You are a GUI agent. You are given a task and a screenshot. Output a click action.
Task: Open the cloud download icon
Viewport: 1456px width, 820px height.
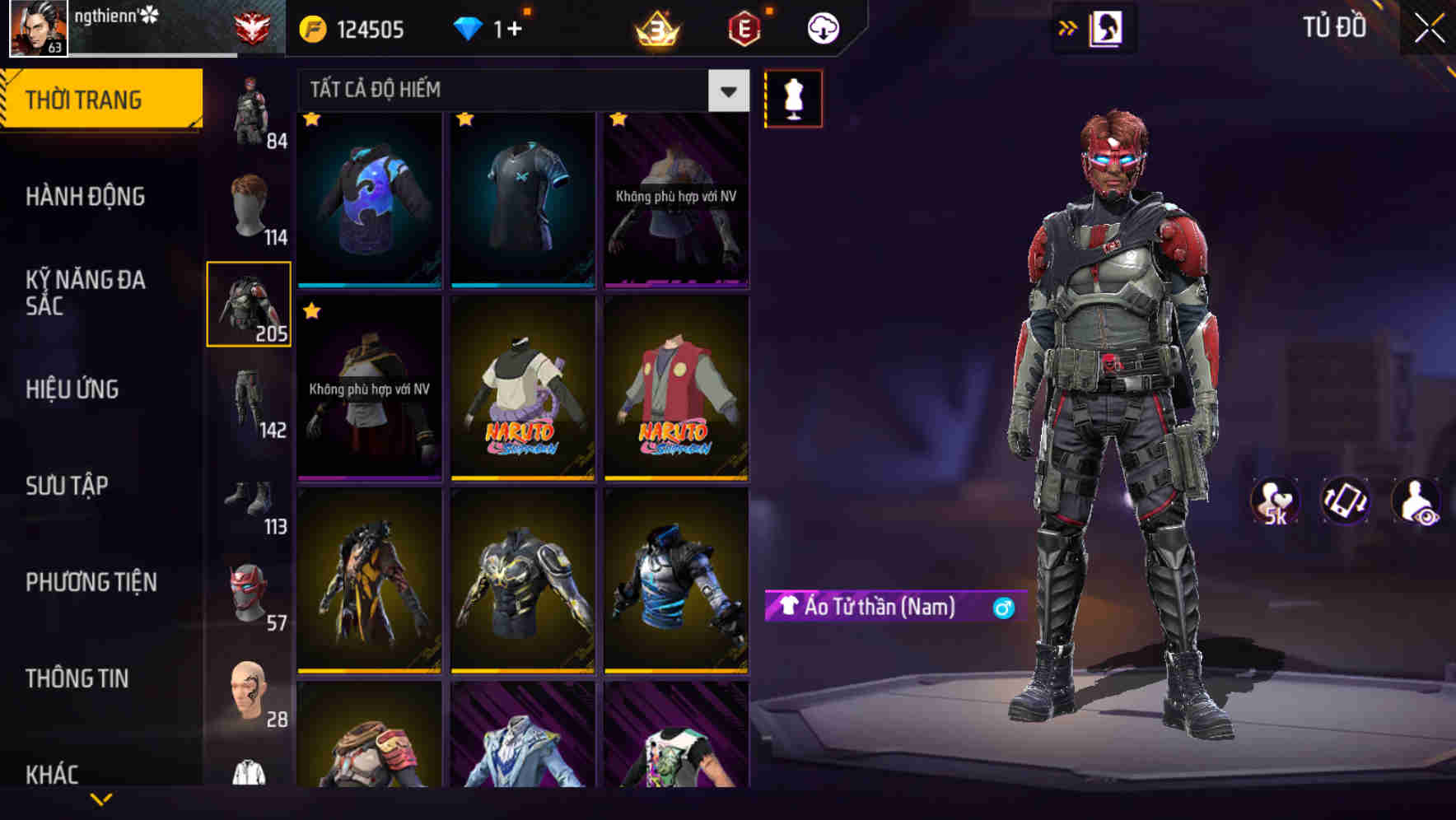pos(822,27)
